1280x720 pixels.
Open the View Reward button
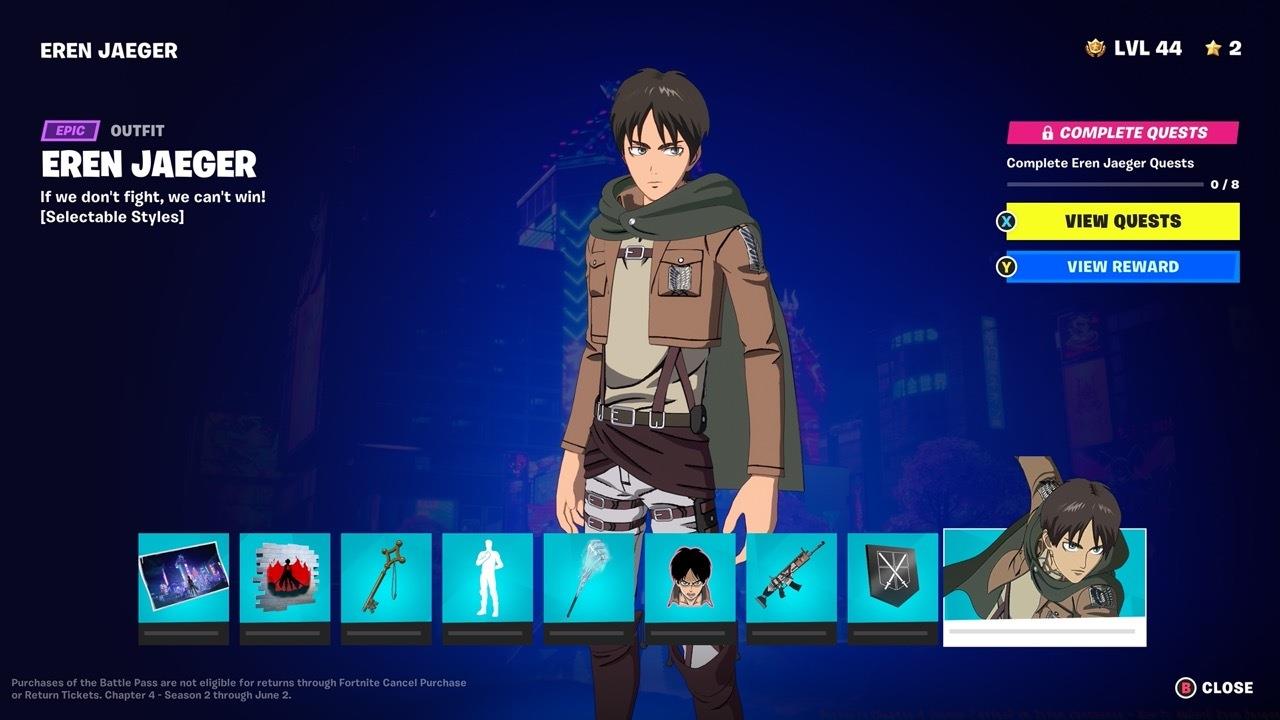(x=1122, y=266)
